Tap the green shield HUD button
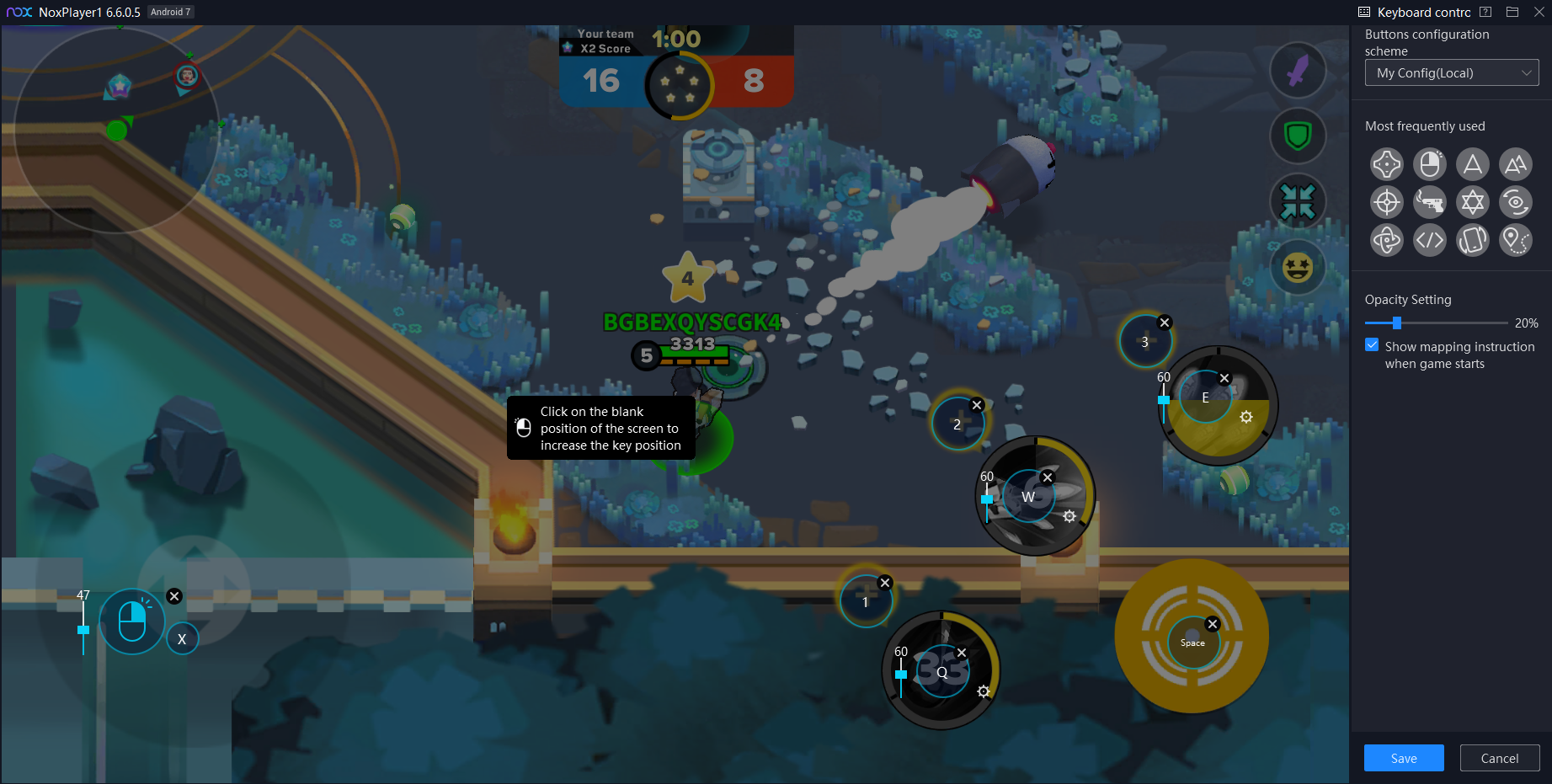 coord(1298,136)
